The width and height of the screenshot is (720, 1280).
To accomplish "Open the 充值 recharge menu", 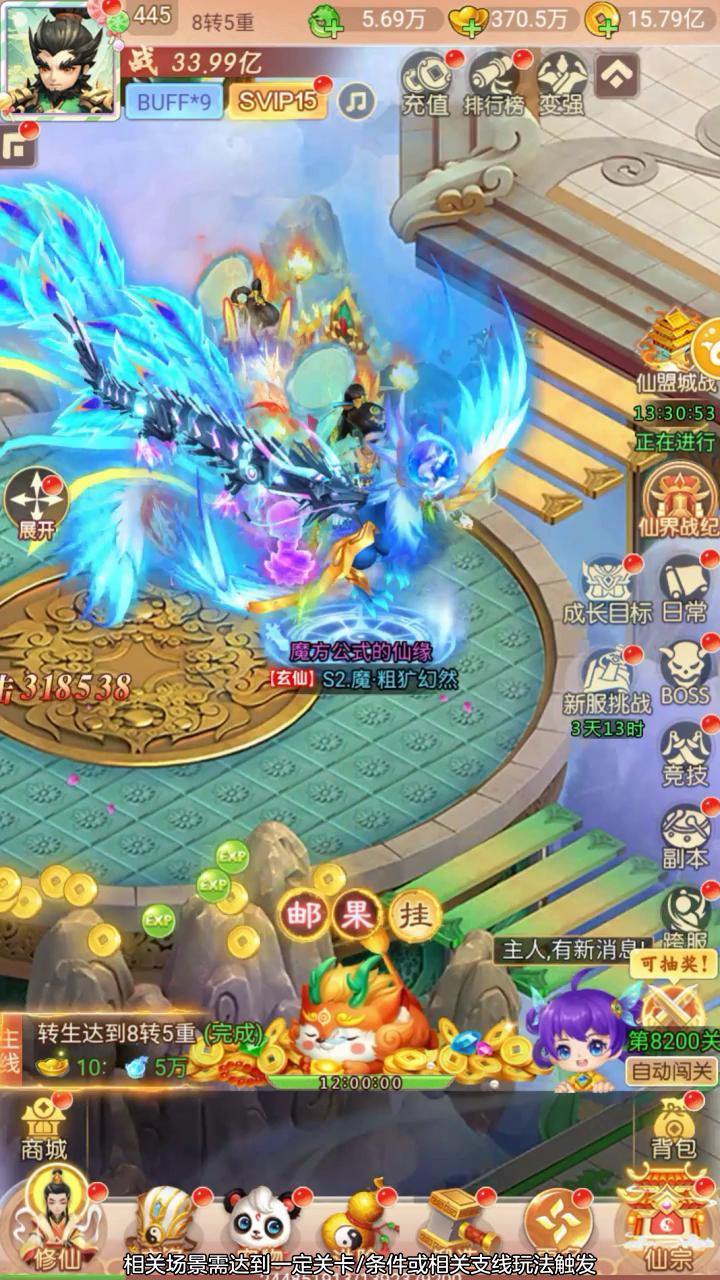I will [426, 82].
